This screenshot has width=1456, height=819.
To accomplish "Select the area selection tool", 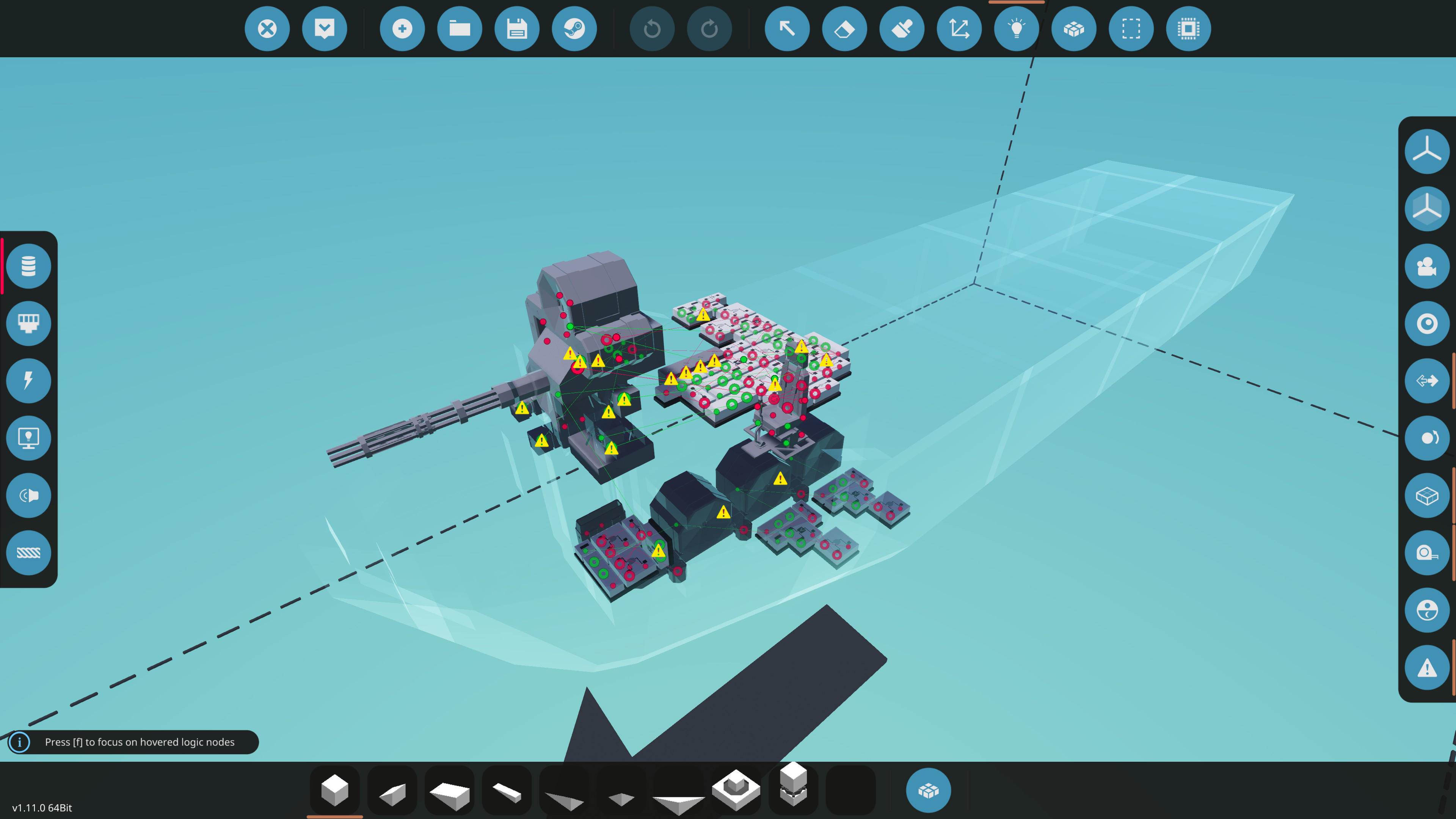I will tap(1131, 29).
